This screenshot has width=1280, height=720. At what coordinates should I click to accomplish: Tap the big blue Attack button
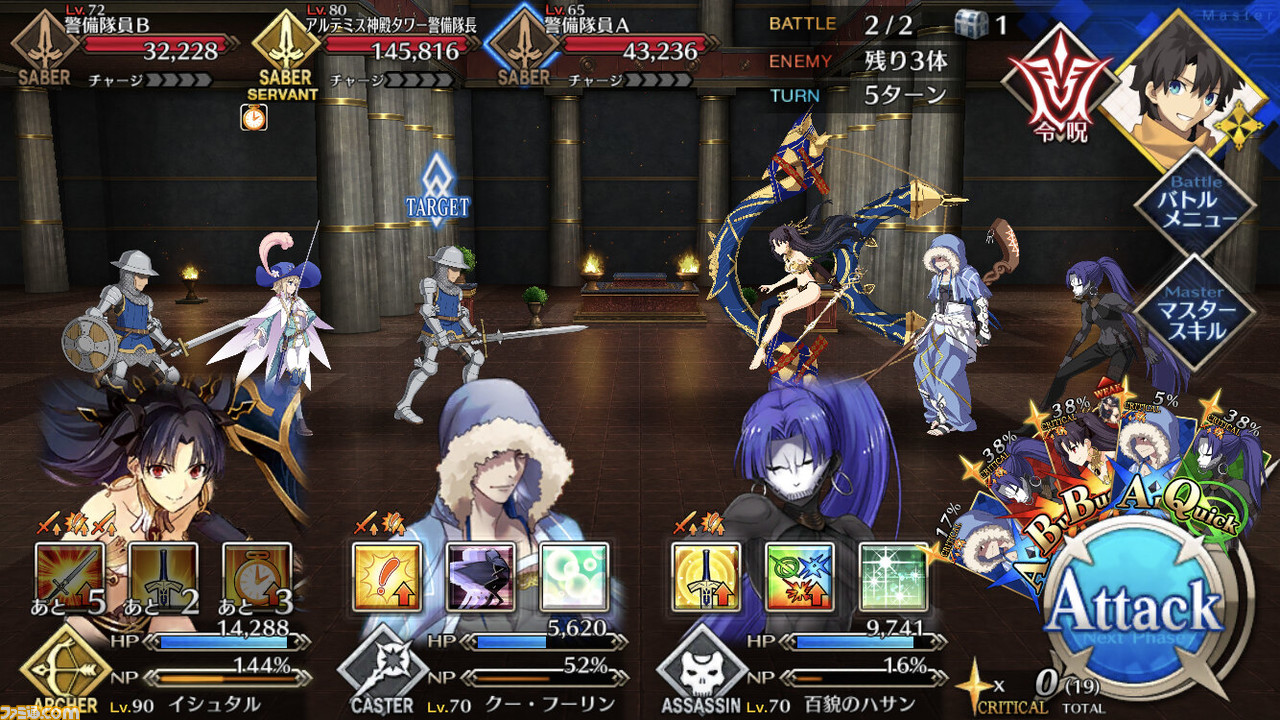point(1137,609)
